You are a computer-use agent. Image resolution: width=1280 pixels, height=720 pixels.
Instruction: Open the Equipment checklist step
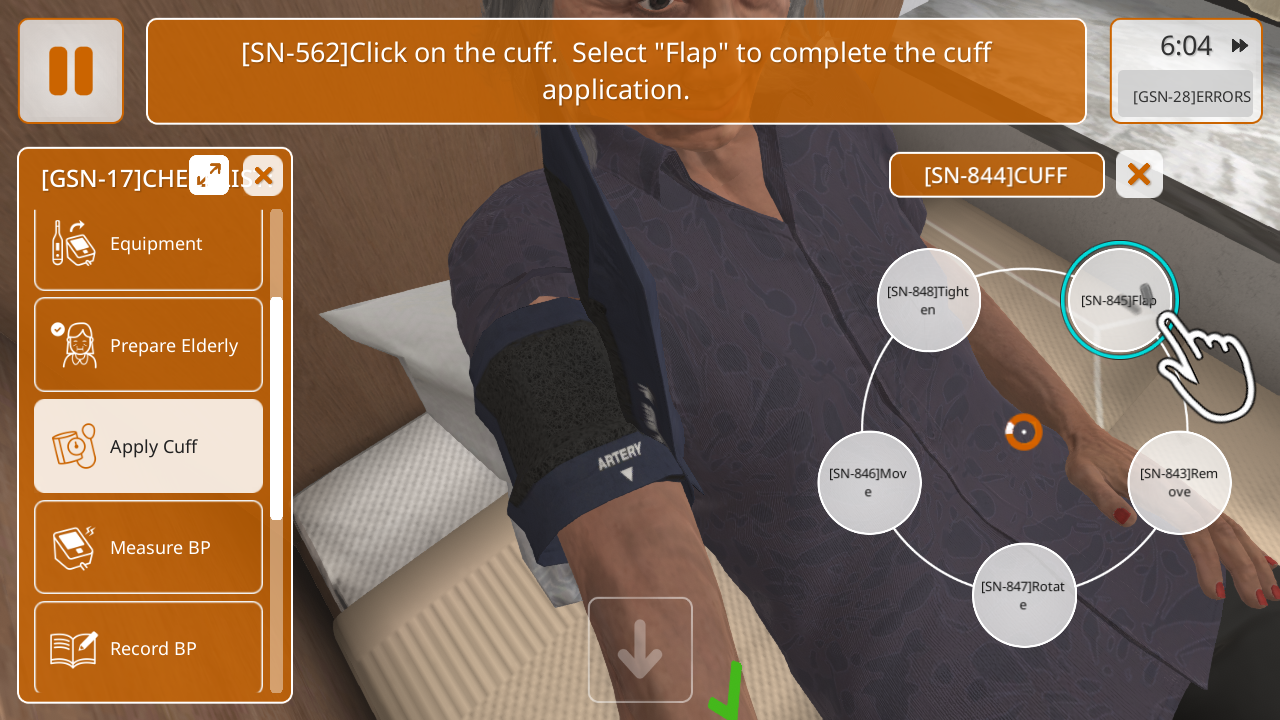point(148,244)
